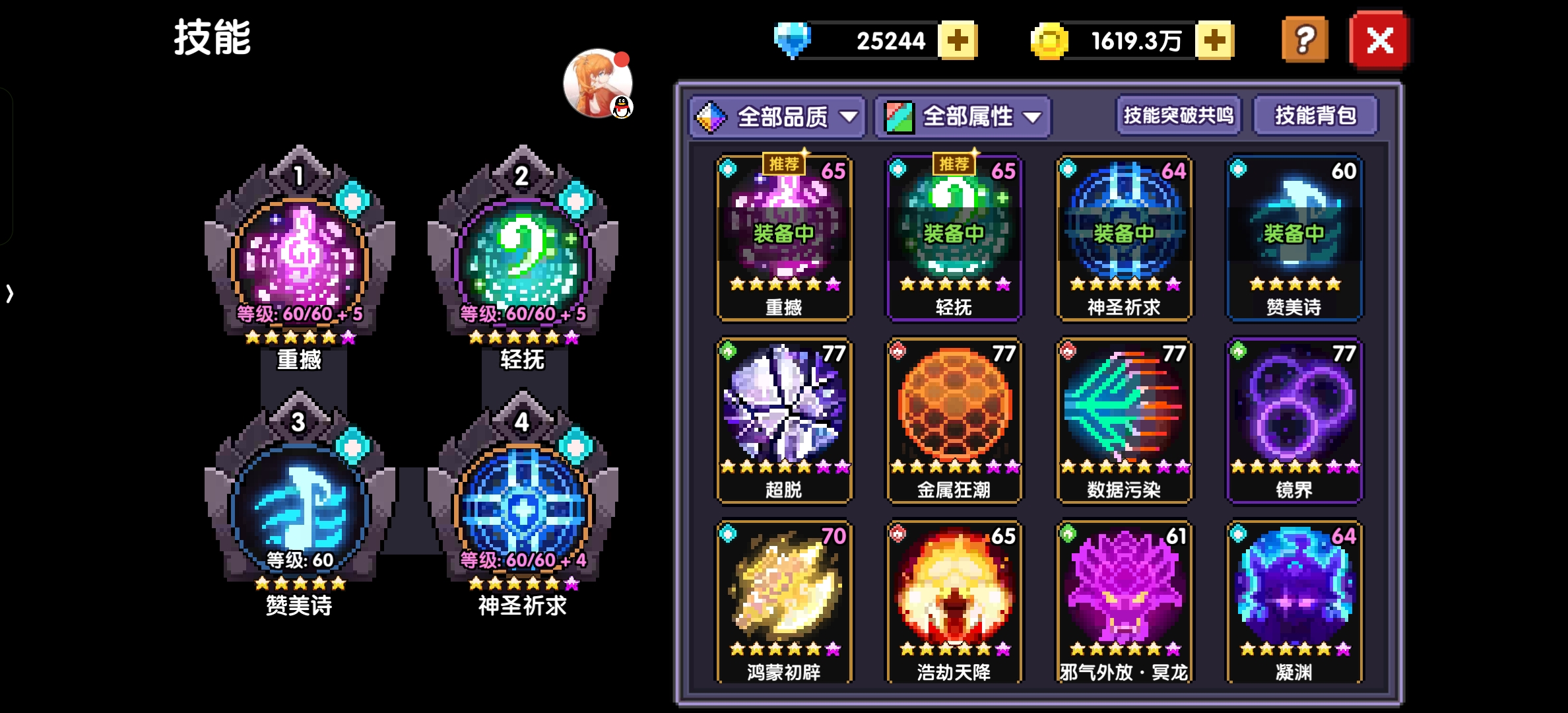Open 技能突破共鸣 resonance panel
This screenshot has height=713, width=1568.
coord(1179,116)
